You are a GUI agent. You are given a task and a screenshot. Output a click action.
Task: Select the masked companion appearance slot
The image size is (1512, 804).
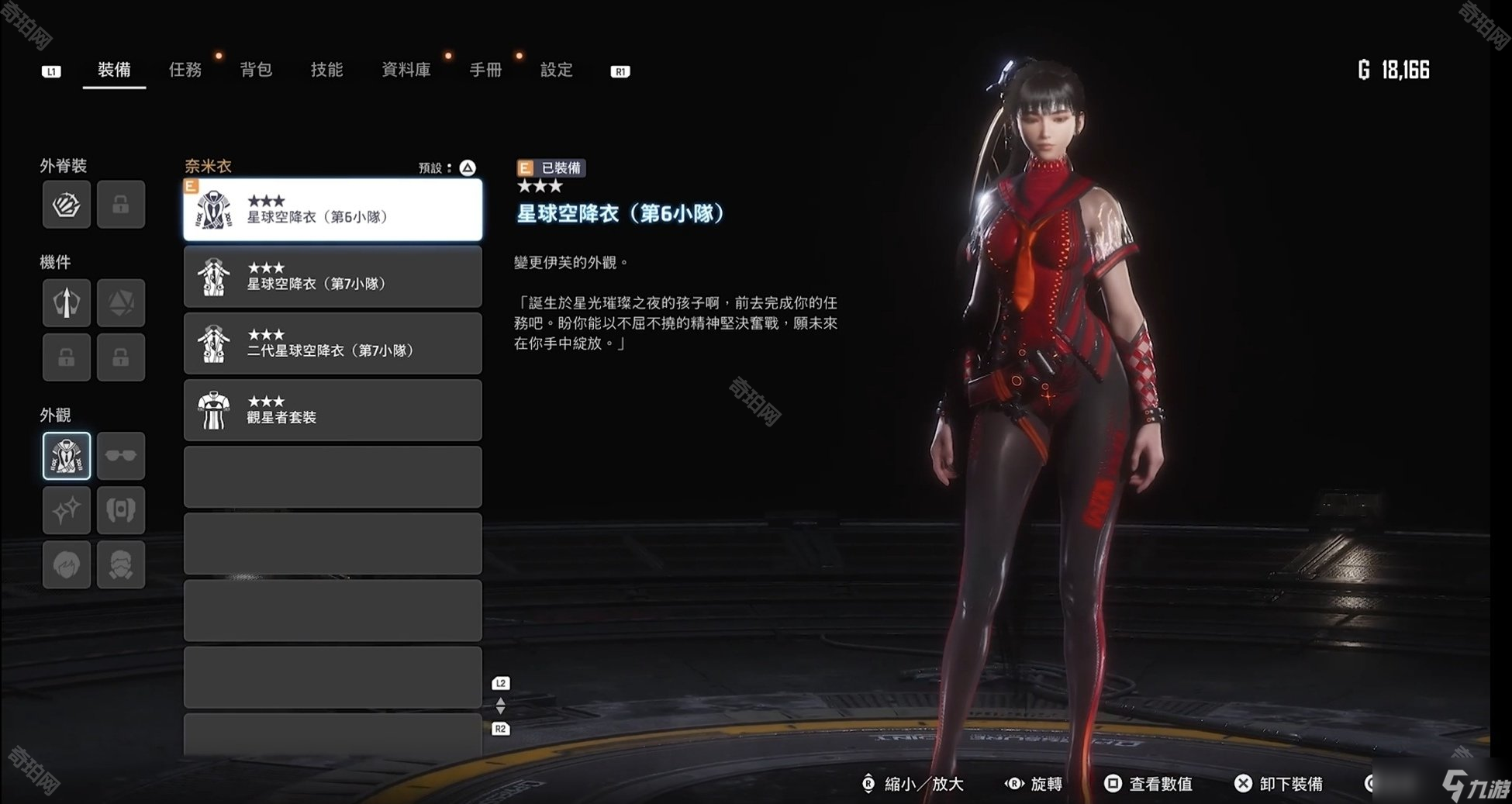click(121, 564)
